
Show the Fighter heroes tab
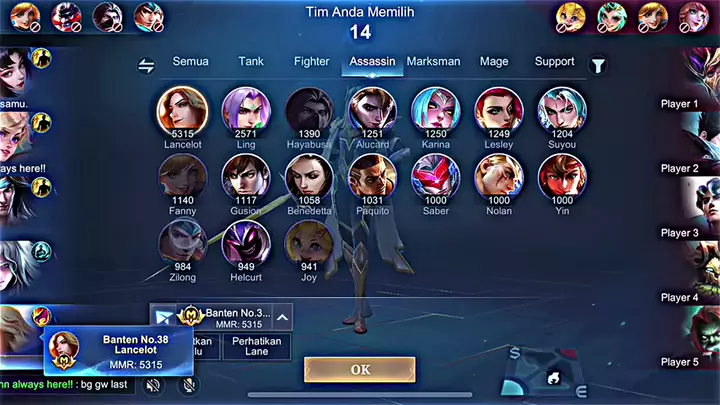pos(311,61)
